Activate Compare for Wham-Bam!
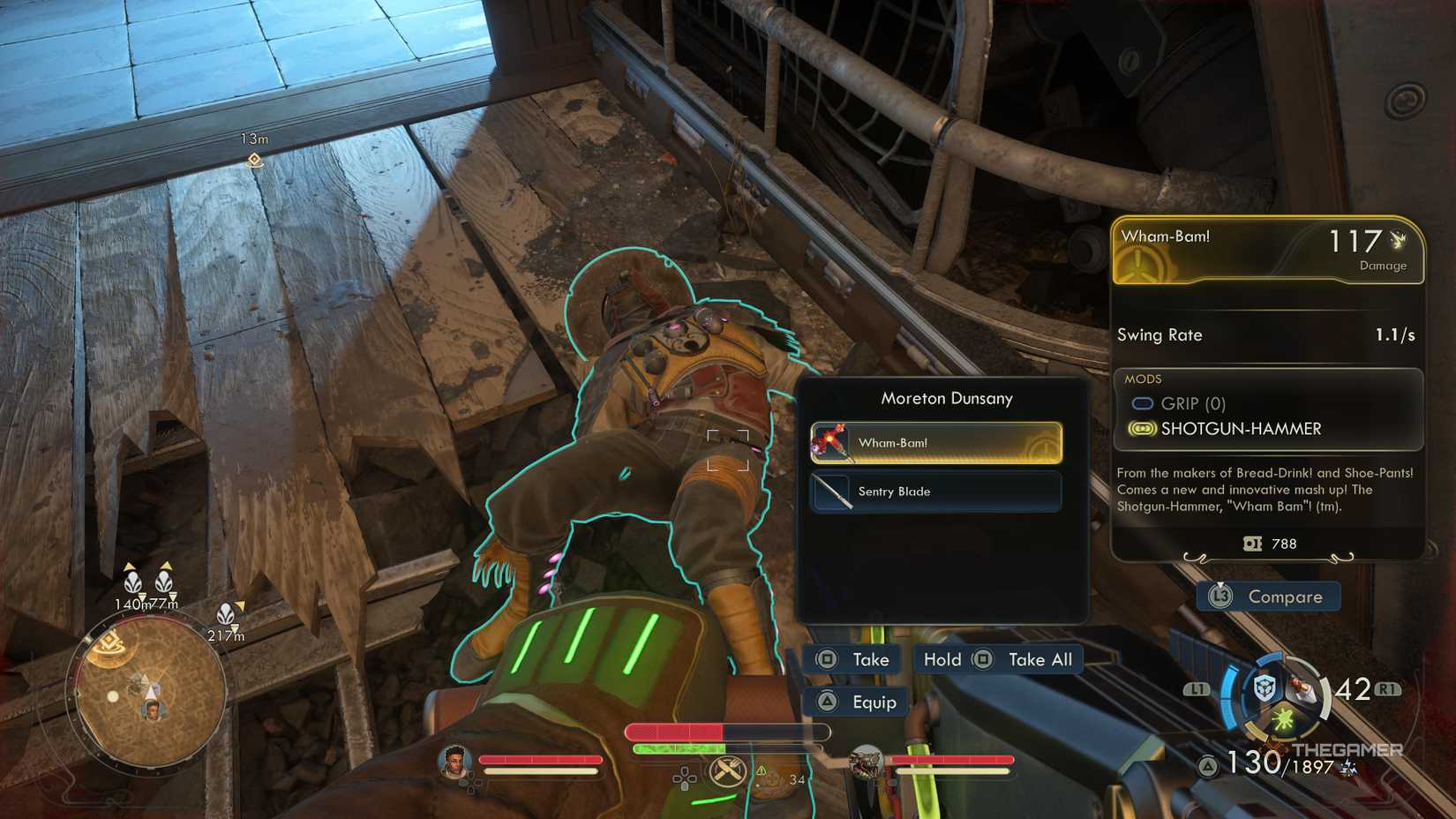 pos(1268,597)
